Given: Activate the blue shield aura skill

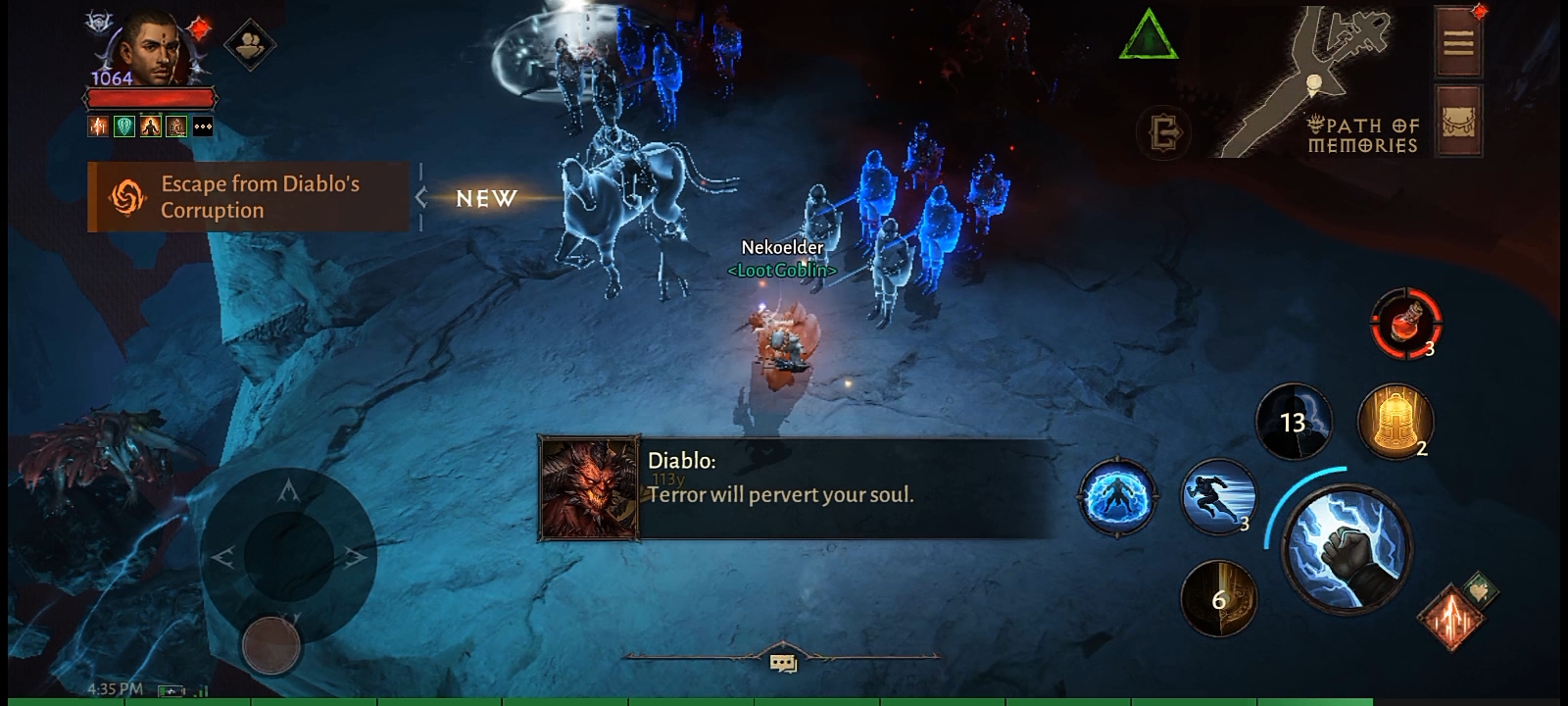Looking at the screenshot, I should click(1116, 497).
